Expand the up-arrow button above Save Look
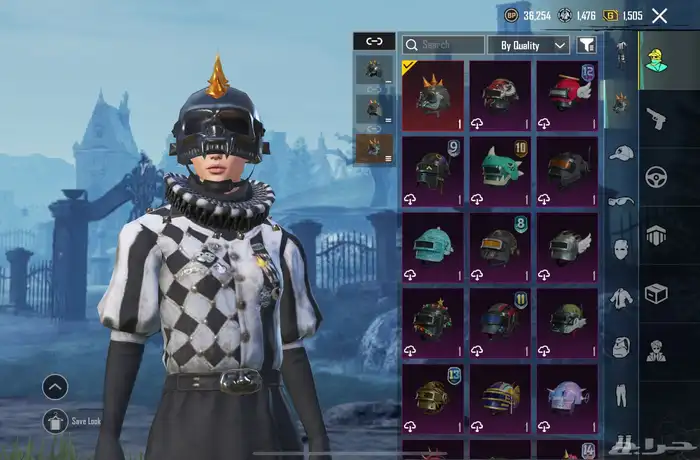This screenshot has width=700, height=460. click(x=56, y=387)
